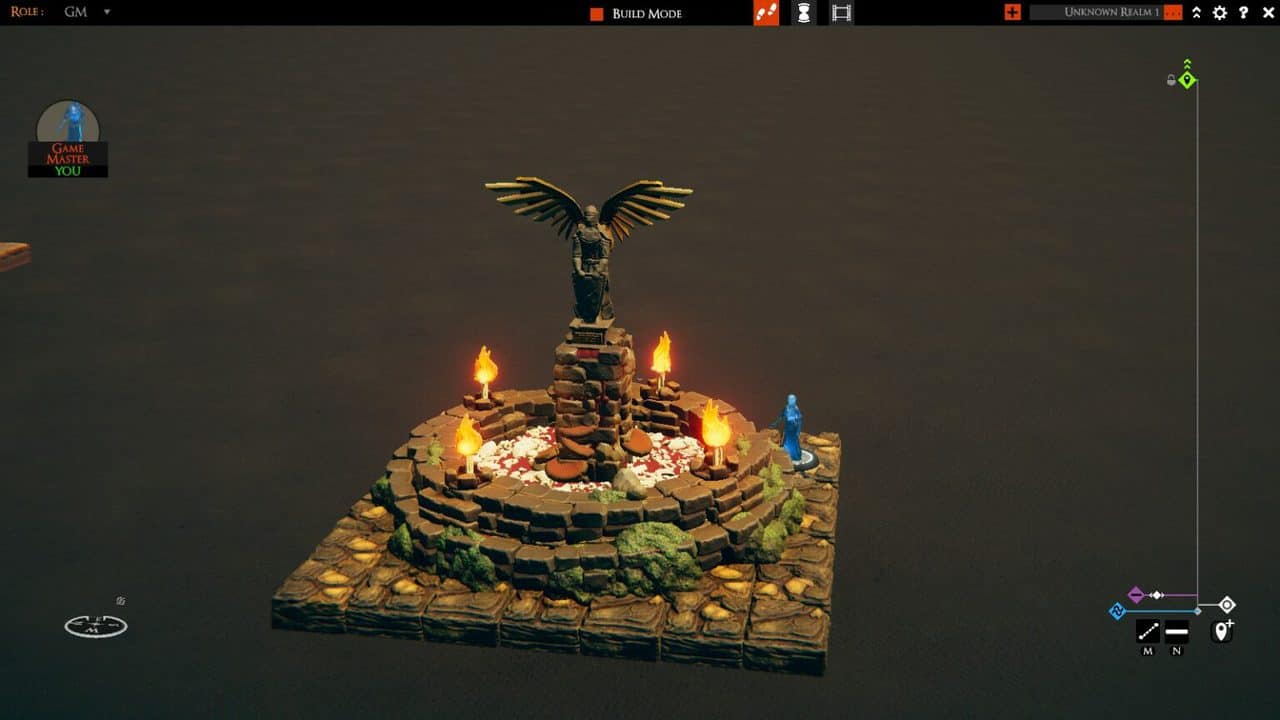This screenshot has height=720, width=1280.
Task: Select the M measurement ruler tool
Action: coord(1148,631)
